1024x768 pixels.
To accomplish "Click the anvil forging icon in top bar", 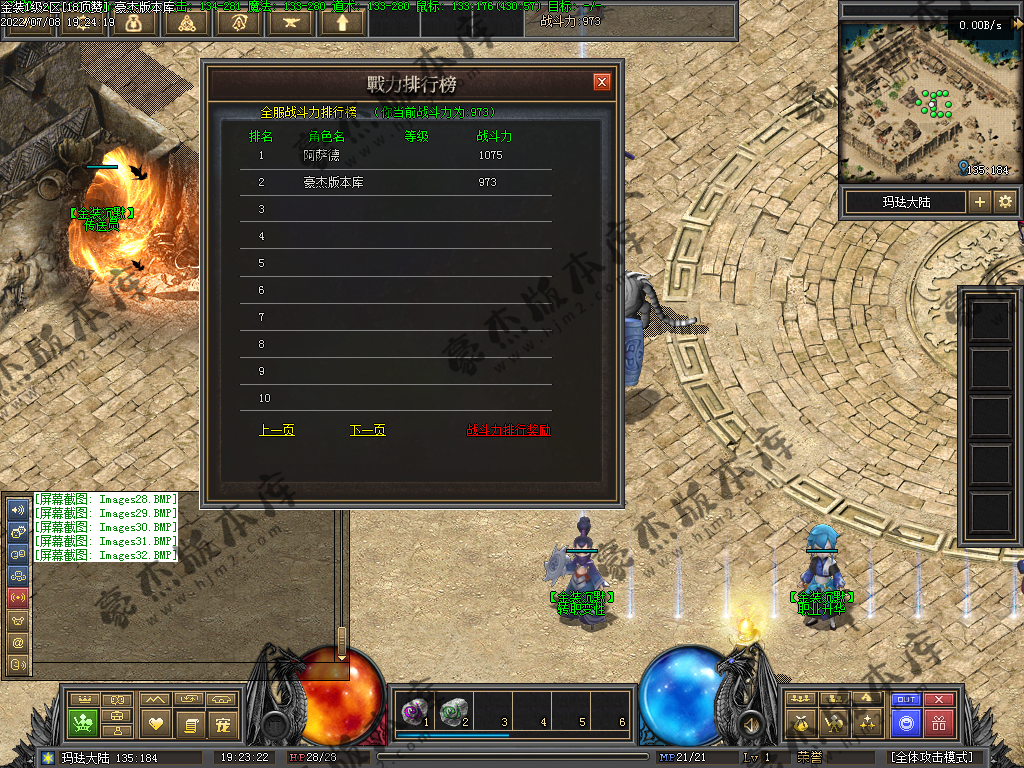I will pyautogui.click(x=290, y=22).
